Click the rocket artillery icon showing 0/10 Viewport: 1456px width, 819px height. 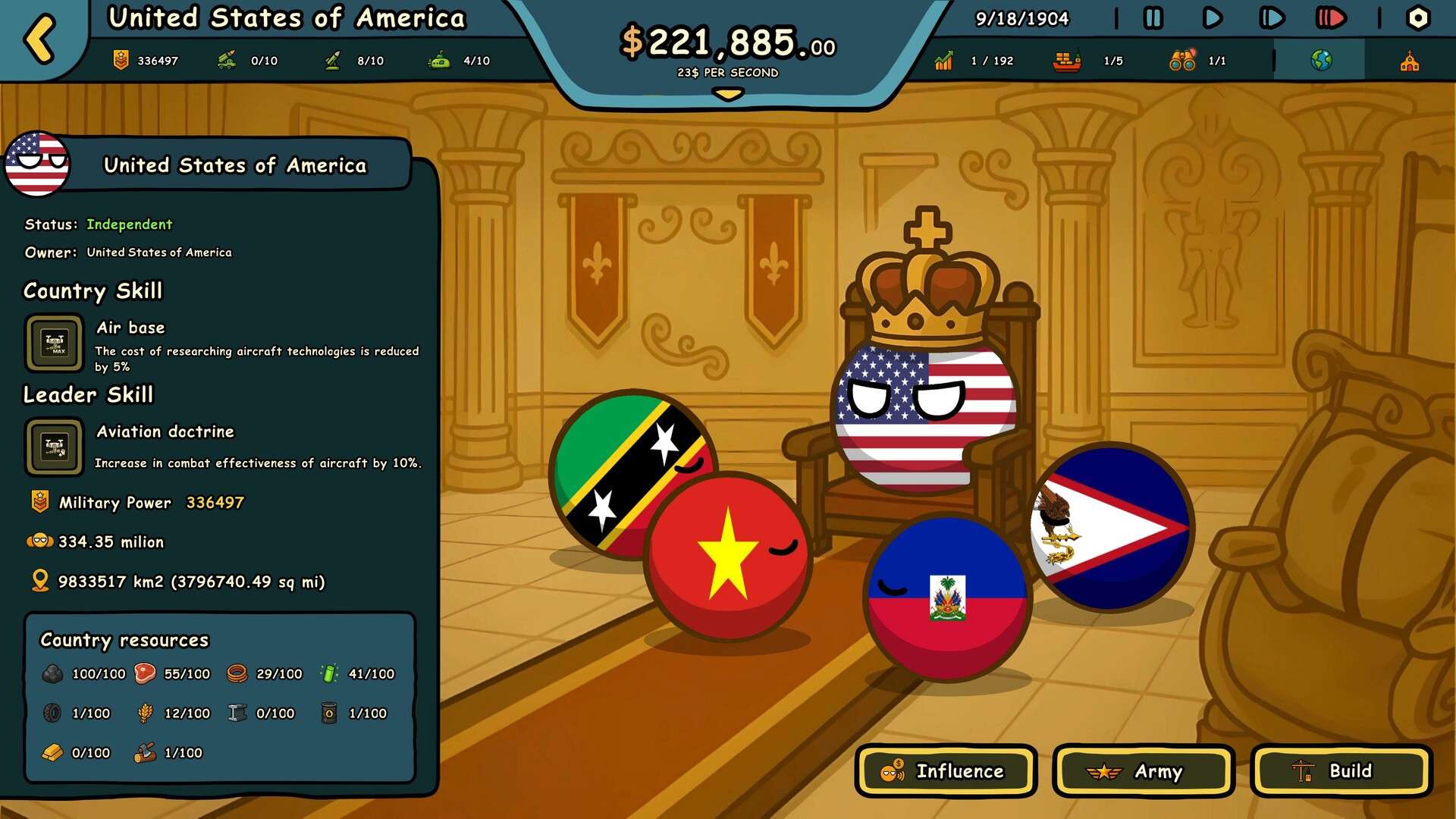227,59
